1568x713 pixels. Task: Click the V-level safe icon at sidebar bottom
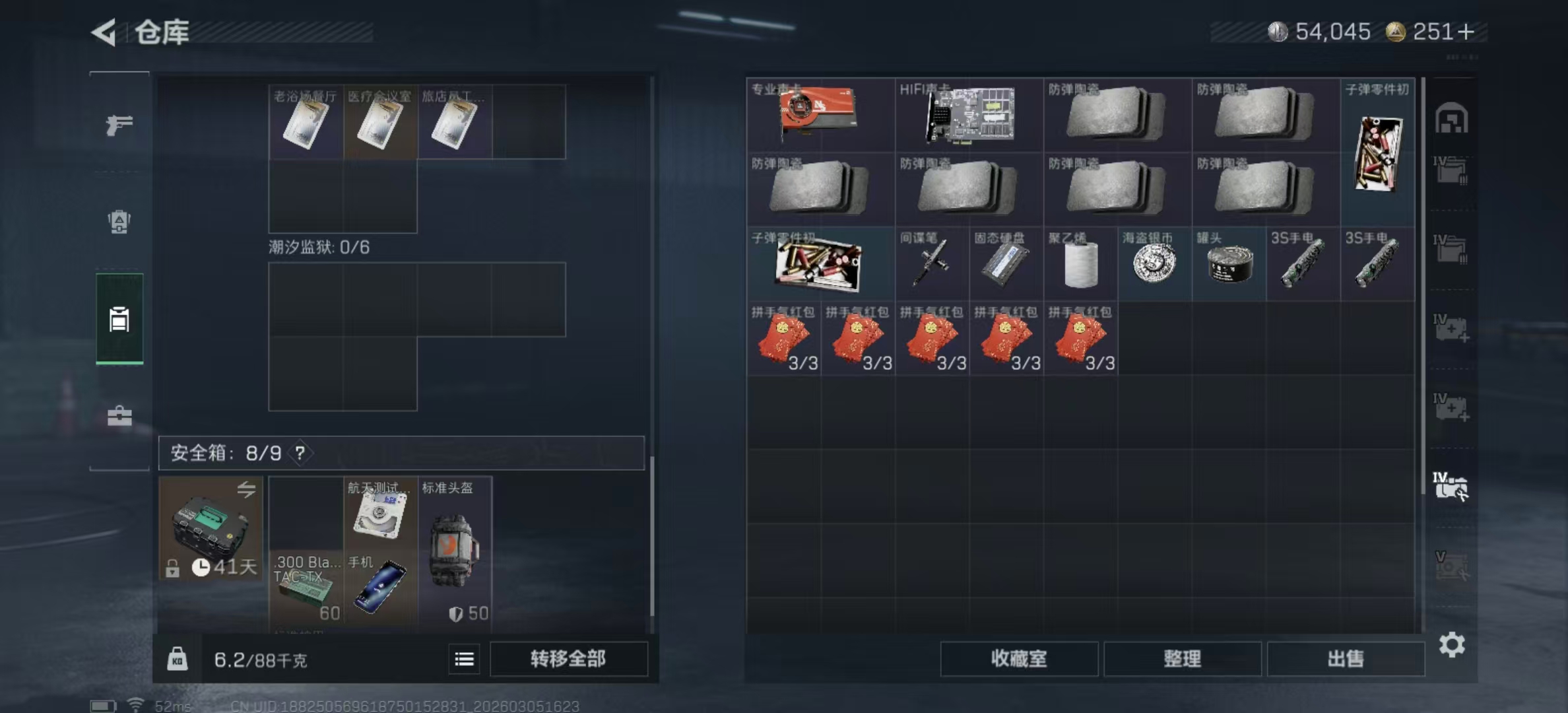[x=1450, y=566]
